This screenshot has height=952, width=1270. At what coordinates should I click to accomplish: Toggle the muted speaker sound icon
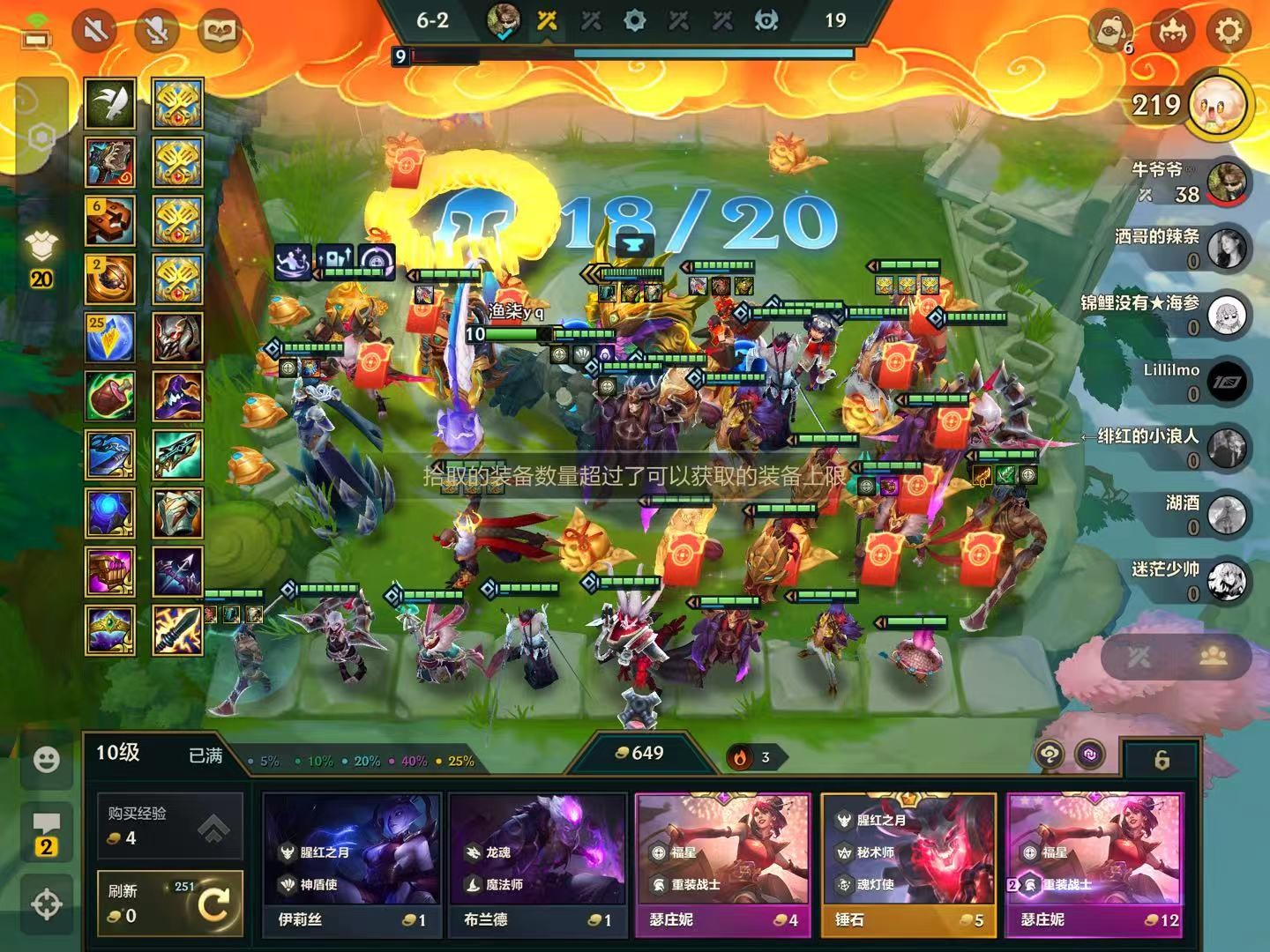coord(95,32)
